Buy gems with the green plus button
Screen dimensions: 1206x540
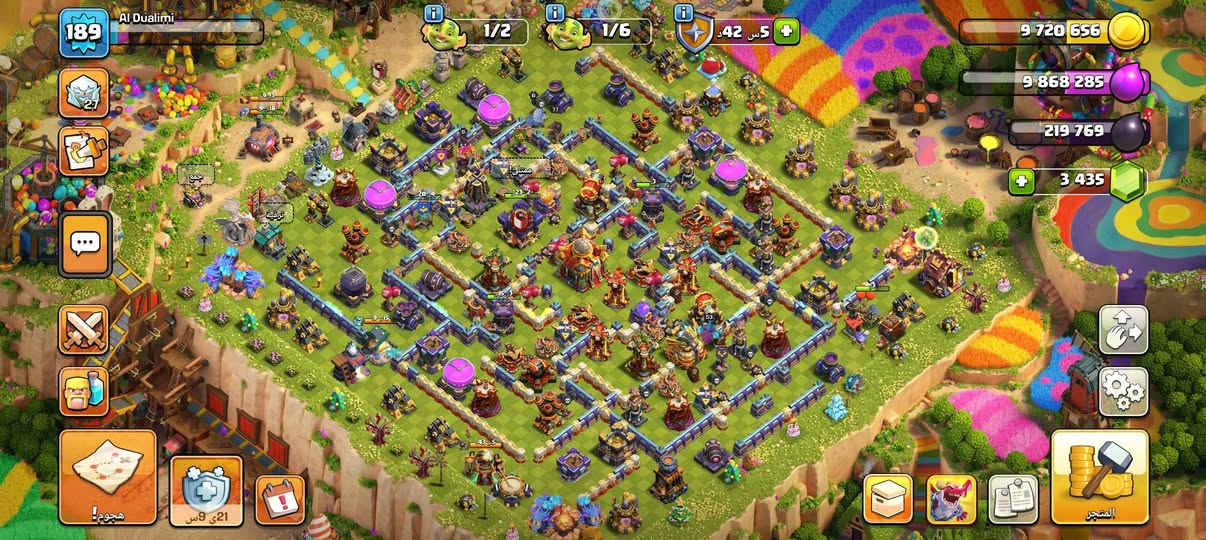[x=1021, y=181]
